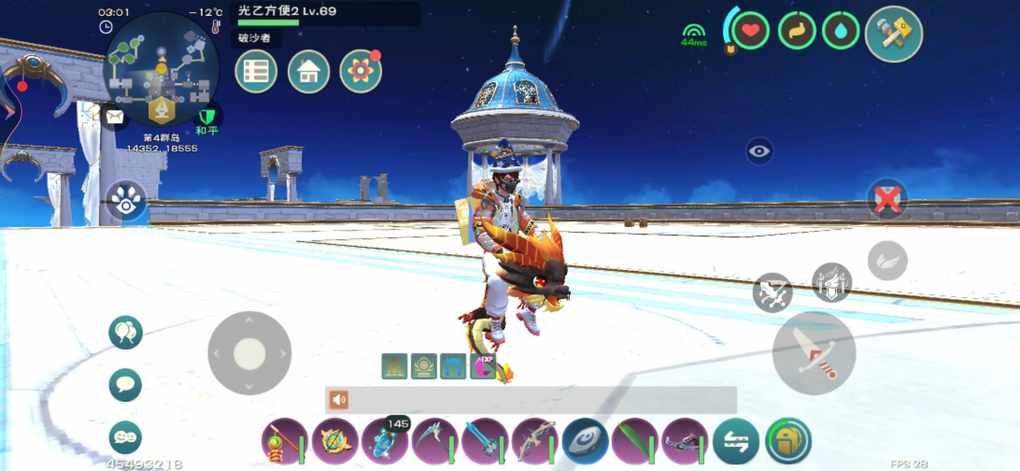Tap the red X dismount button

pyautogui.click(x=886, y=199)
